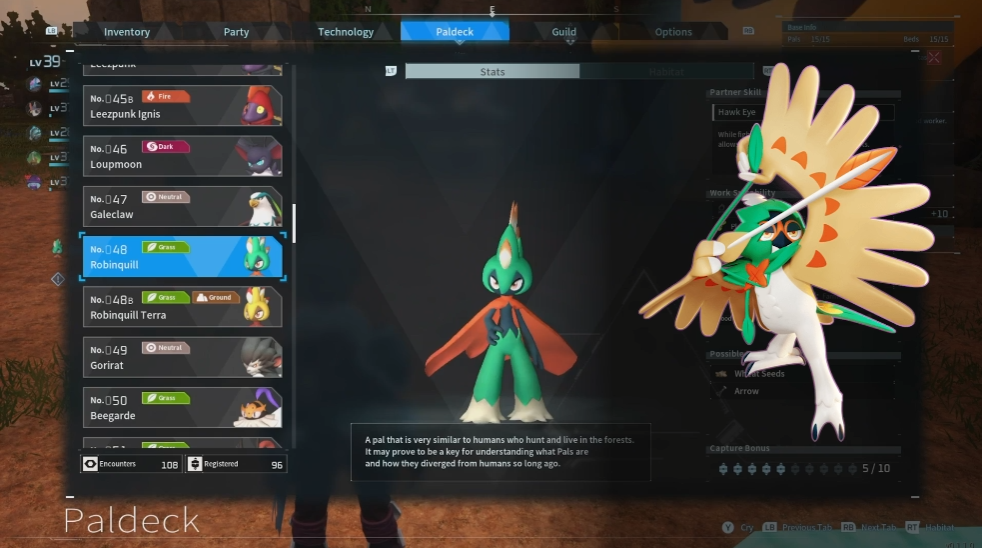The width and height of the screenshot is (982, 548).
Task: Switch to the Habitat sub-tab
Action: coord(666,72)
